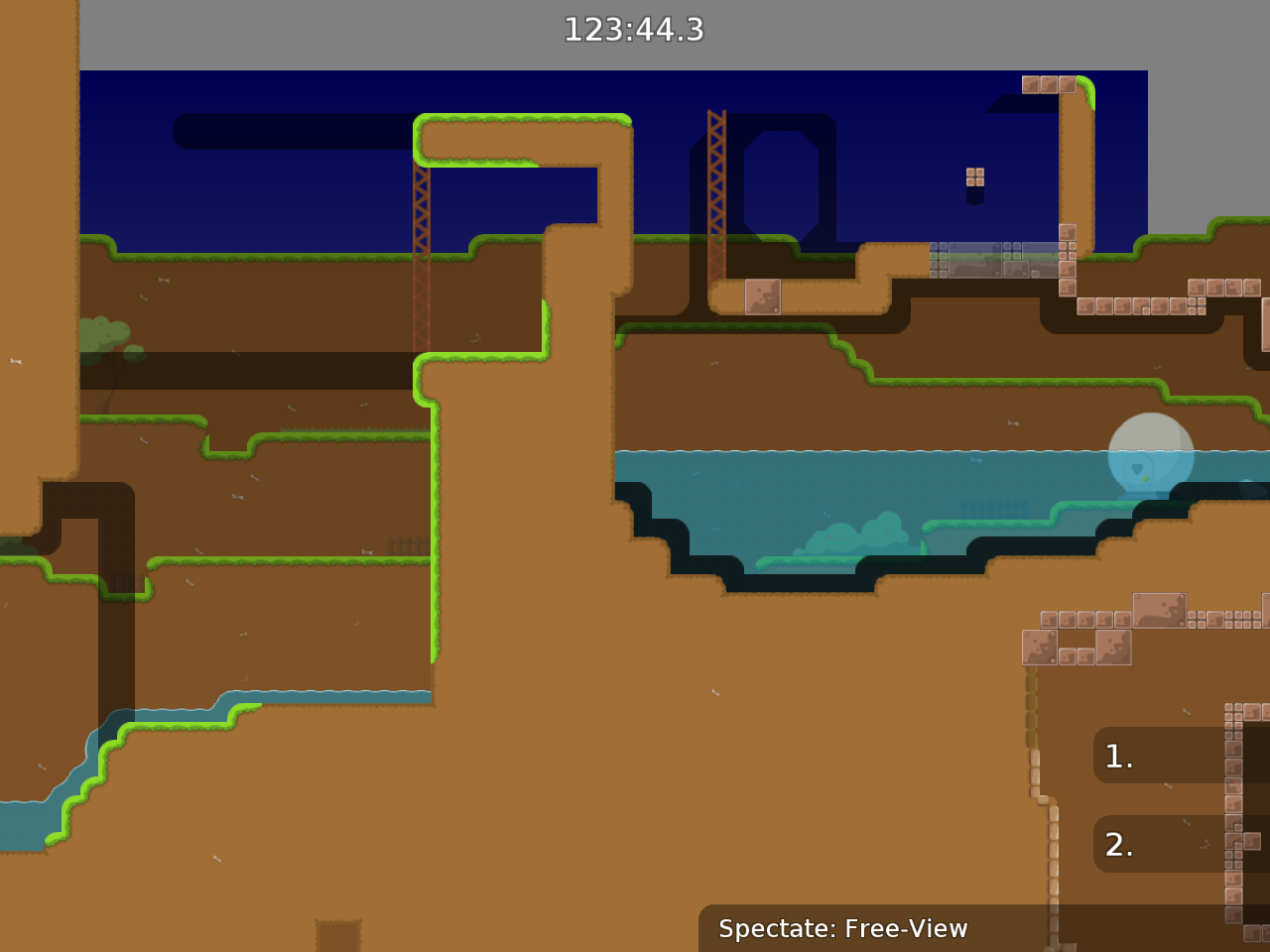Click the Spectate: Free-View bar

click(843, 929)
